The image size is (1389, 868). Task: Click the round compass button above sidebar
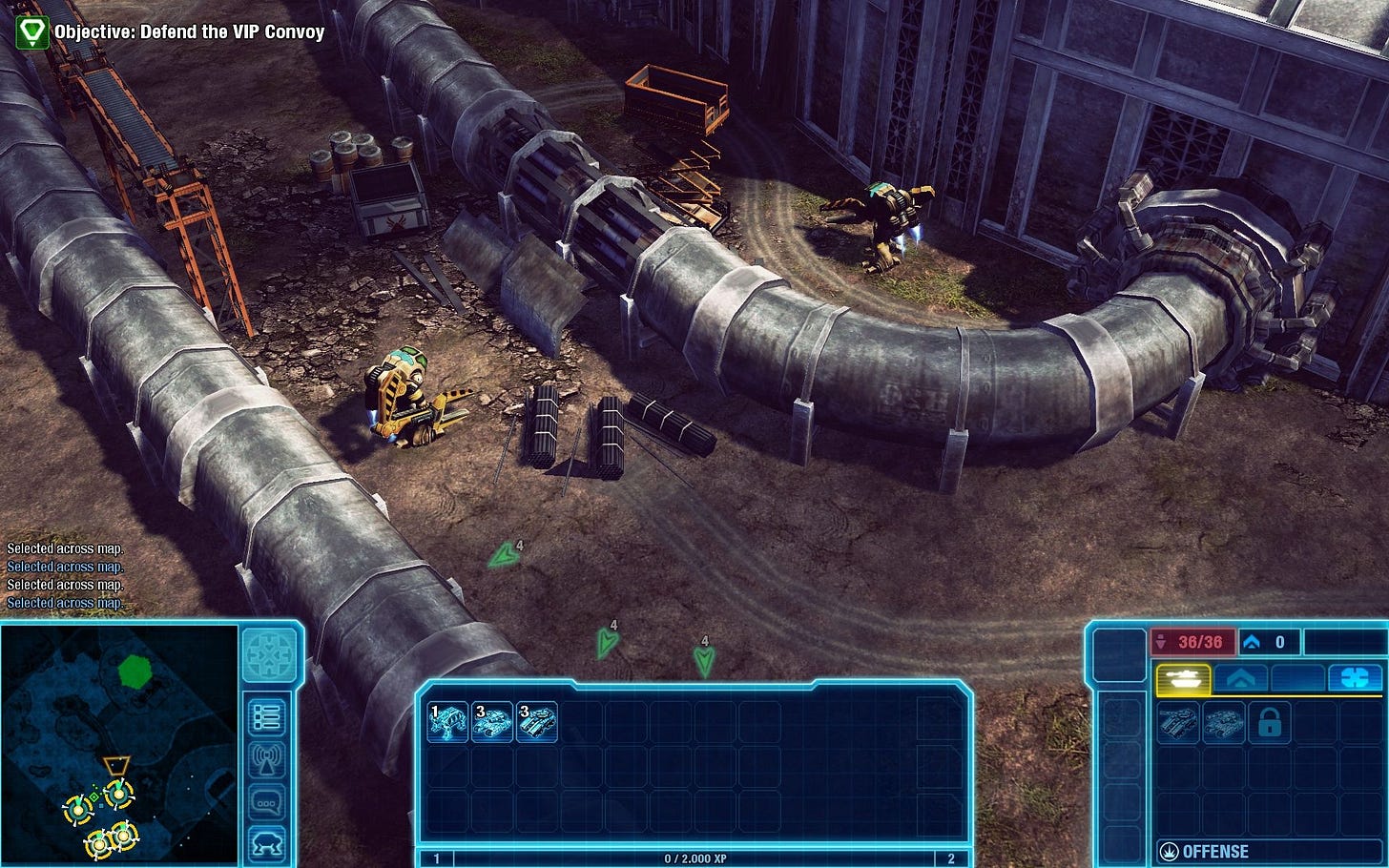coord(269,655)
